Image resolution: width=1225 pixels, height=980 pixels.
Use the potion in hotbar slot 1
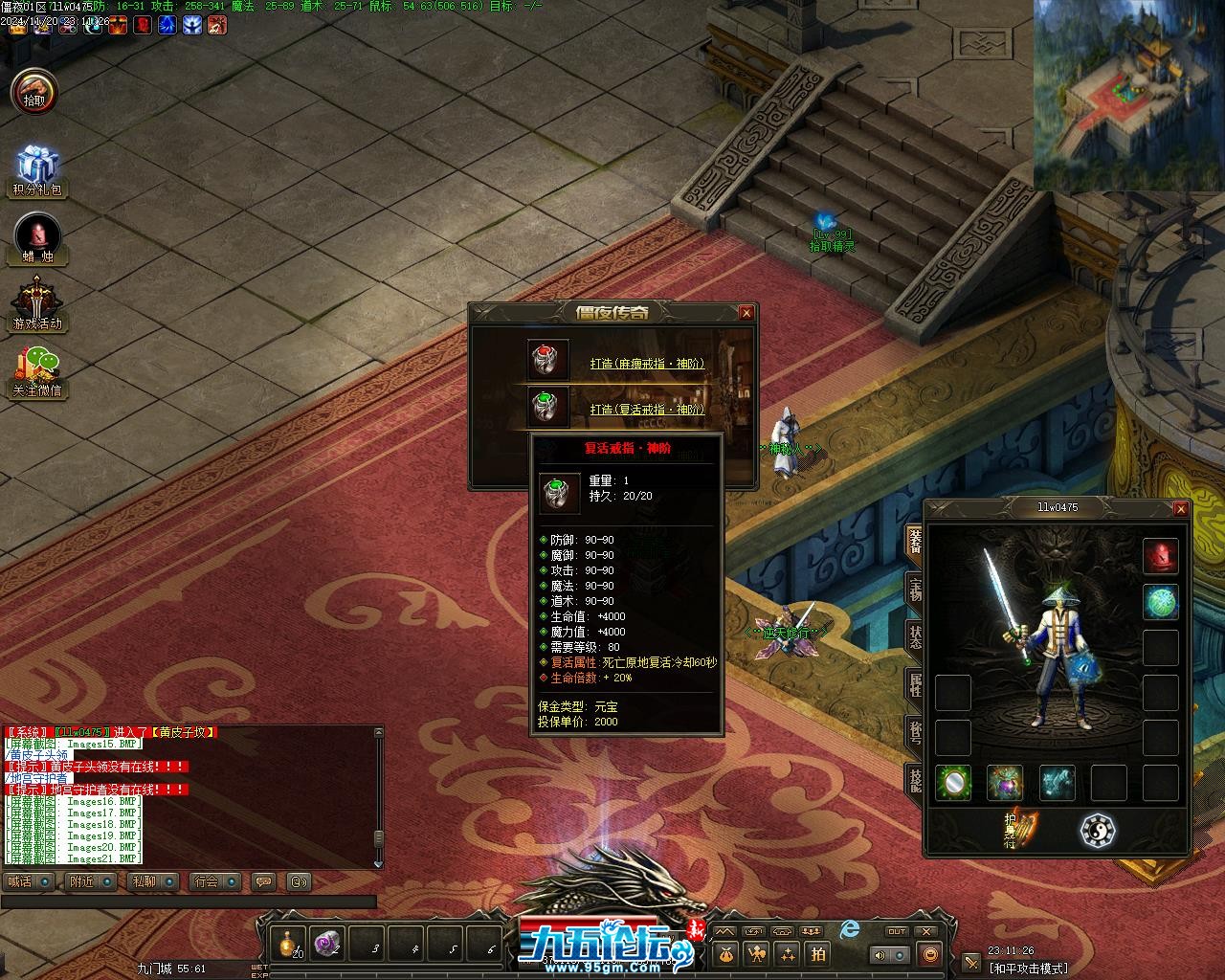(288, 943)
